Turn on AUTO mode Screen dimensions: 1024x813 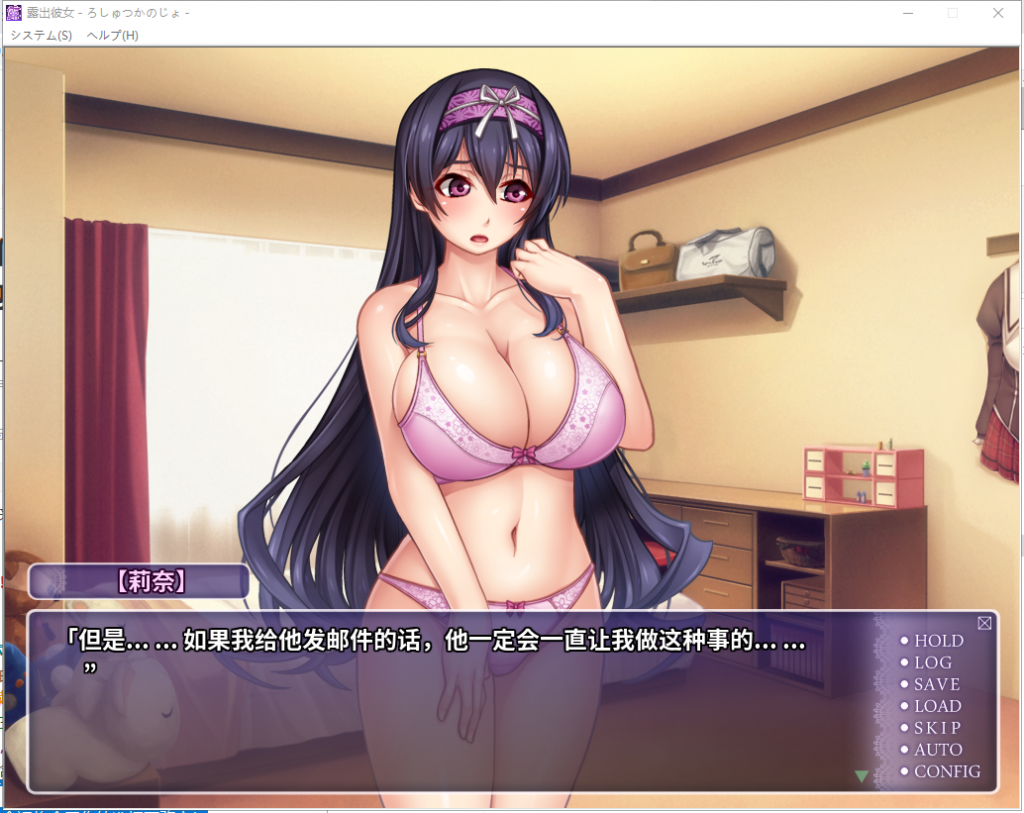(x=937, y=750)
